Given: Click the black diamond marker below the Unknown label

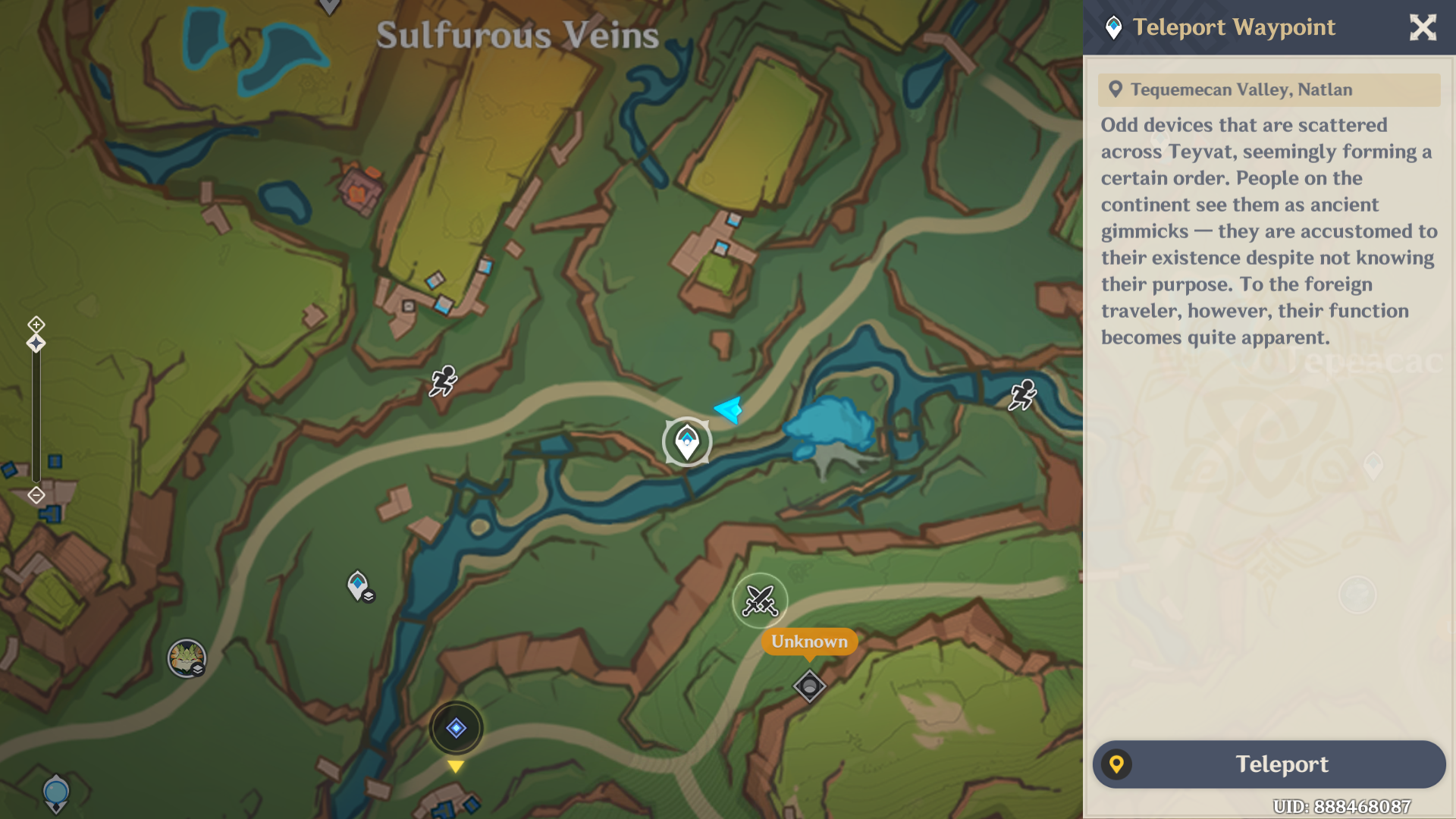Looking at the screenshot, I should point(808,685).
